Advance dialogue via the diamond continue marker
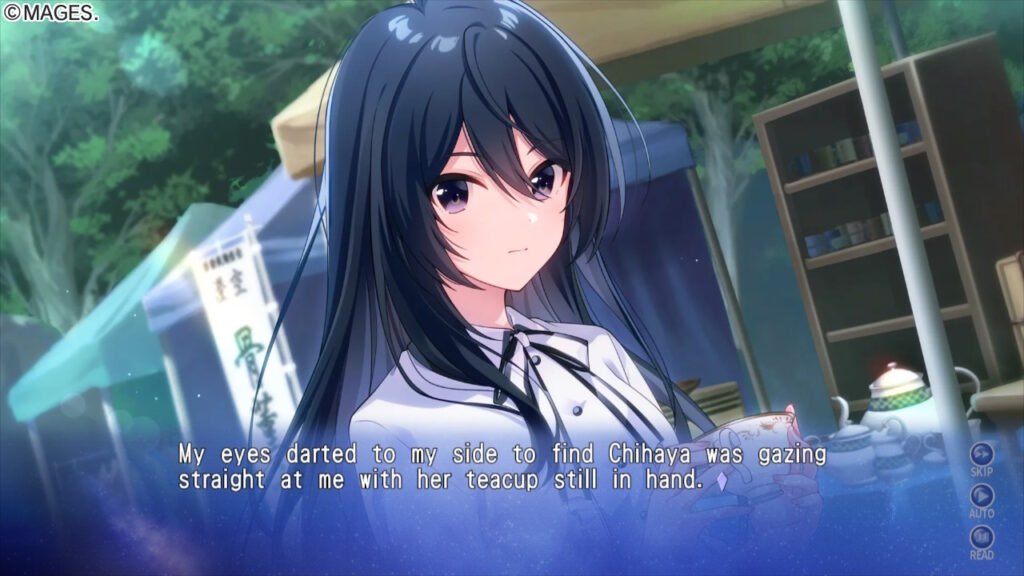 [721, 481]
